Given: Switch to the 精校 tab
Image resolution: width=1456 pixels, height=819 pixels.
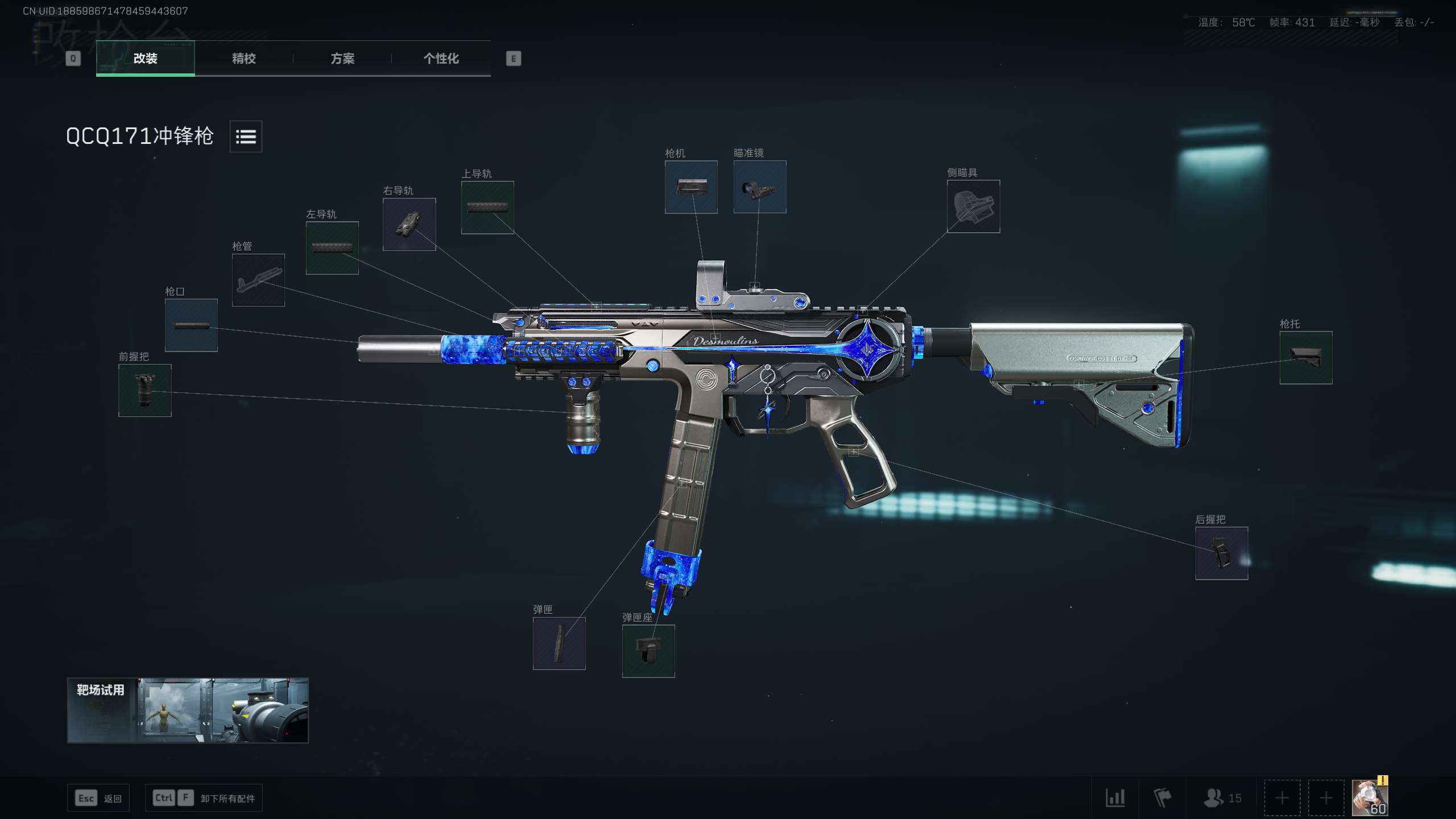Looking at the screenshot, I should click(x=243, y=59).
